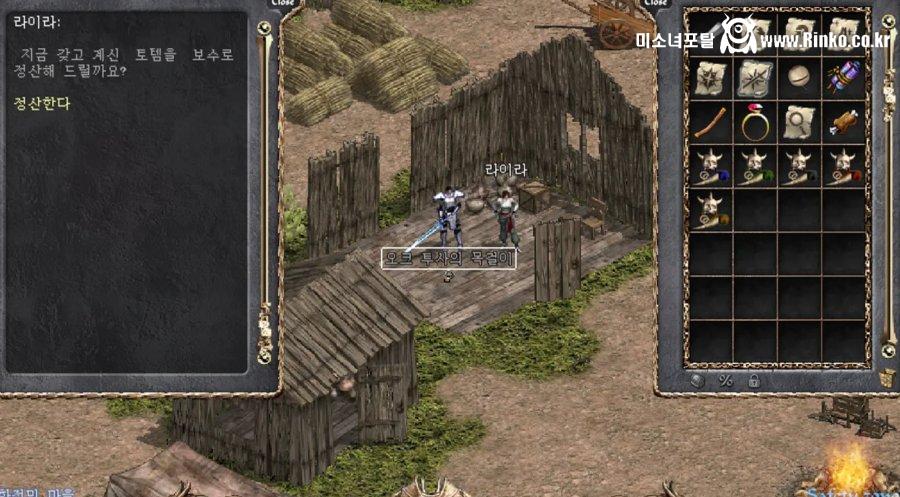This screenshot has width=900, height=497.
Task: Select the gold ring with red gem
Action: 755,122
